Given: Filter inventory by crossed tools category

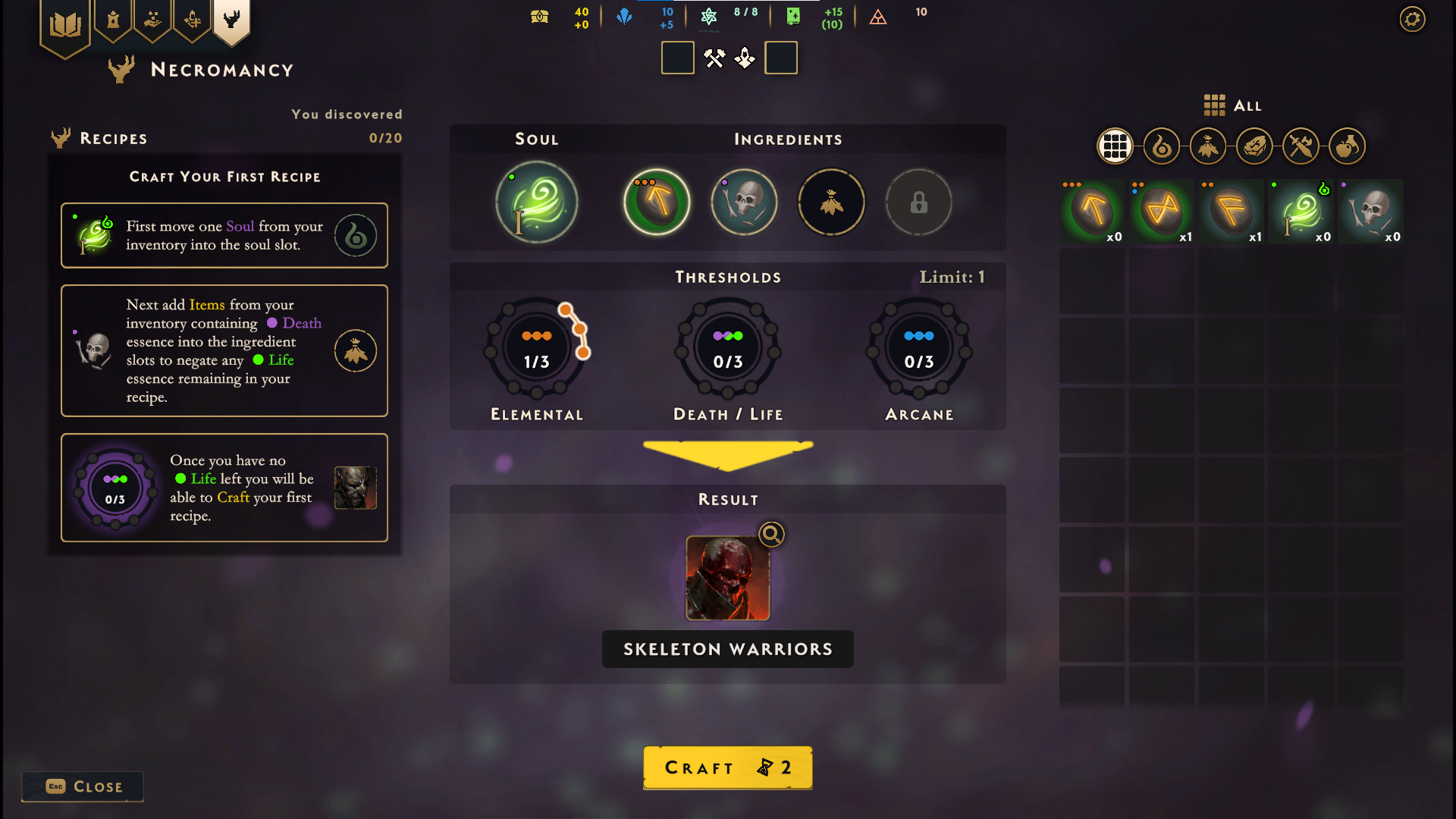Looking at the screenshot, I should coord(1301,146).
